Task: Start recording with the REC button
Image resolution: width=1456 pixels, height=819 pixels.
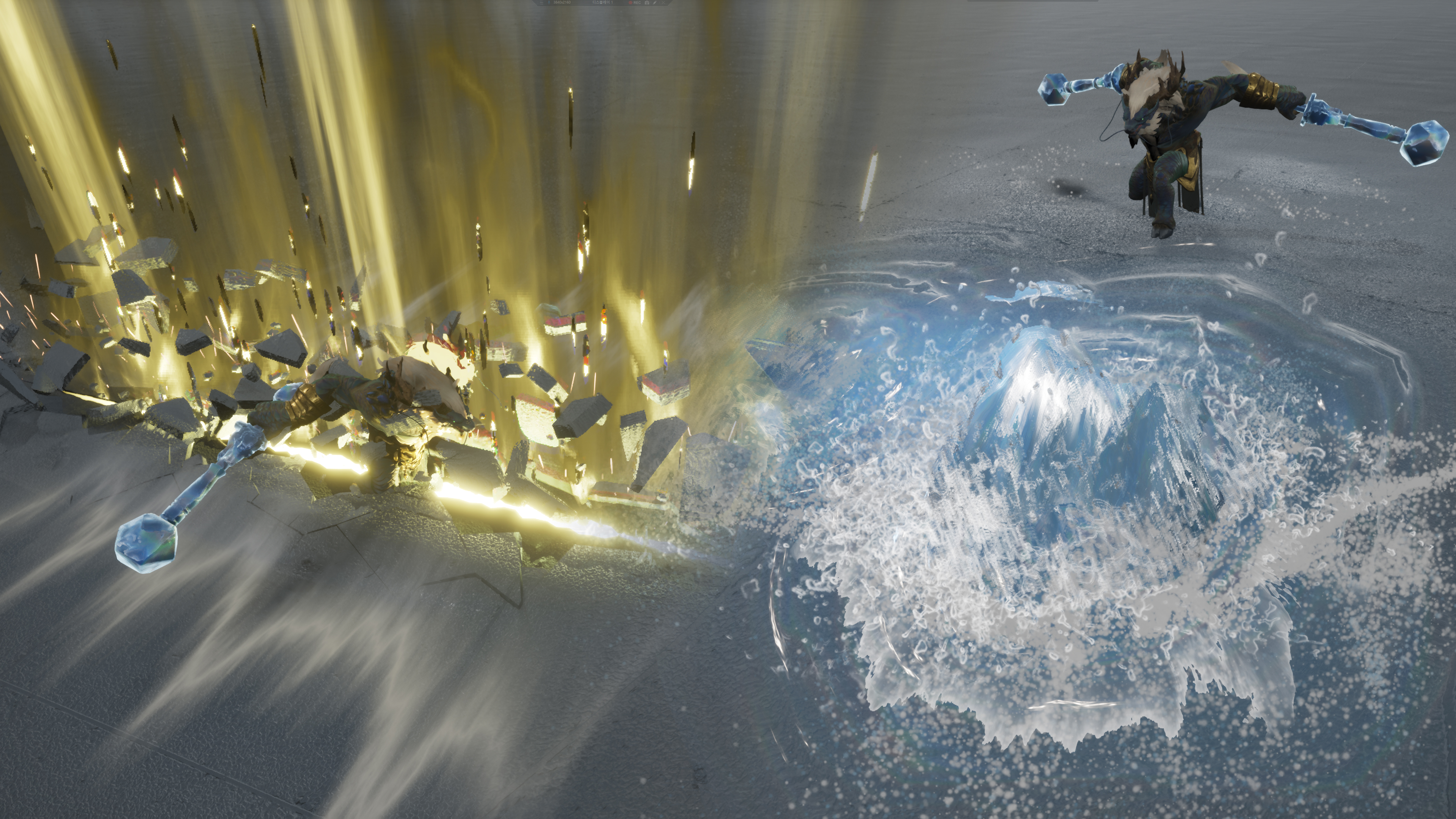Action: click(634, 3)
